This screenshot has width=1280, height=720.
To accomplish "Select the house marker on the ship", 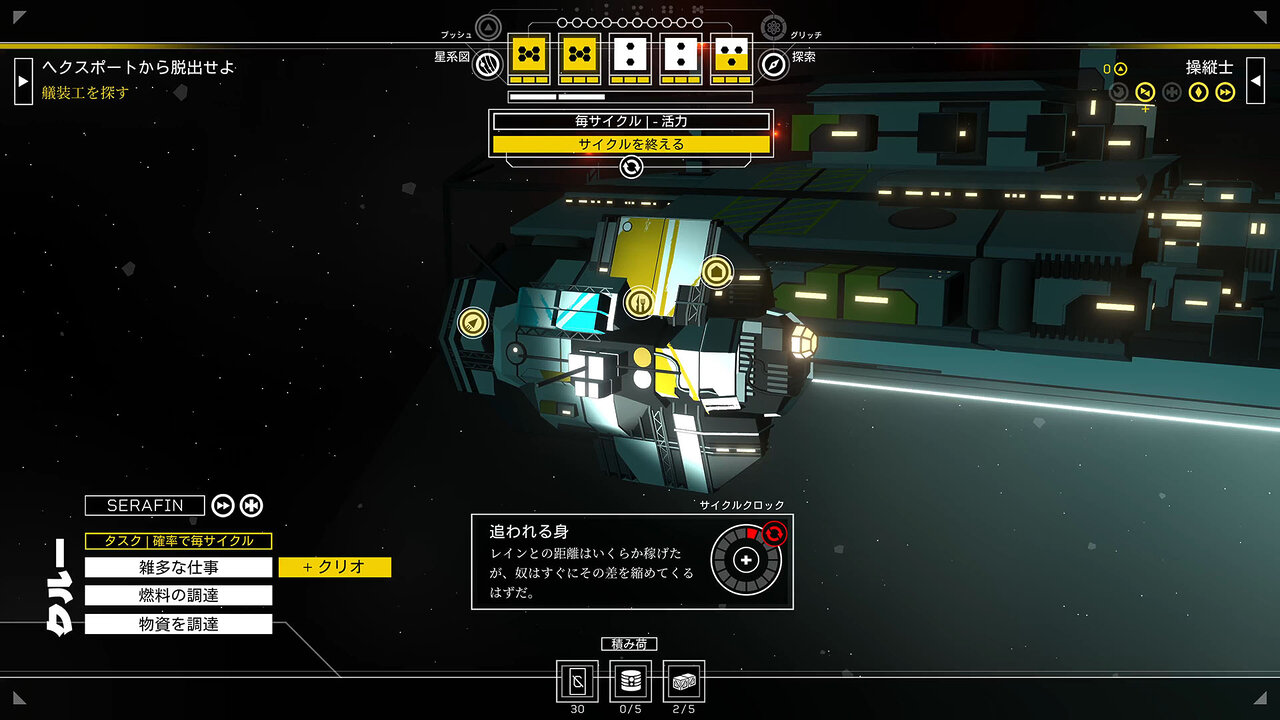I will pyautogui.click(x=716, y=271).
